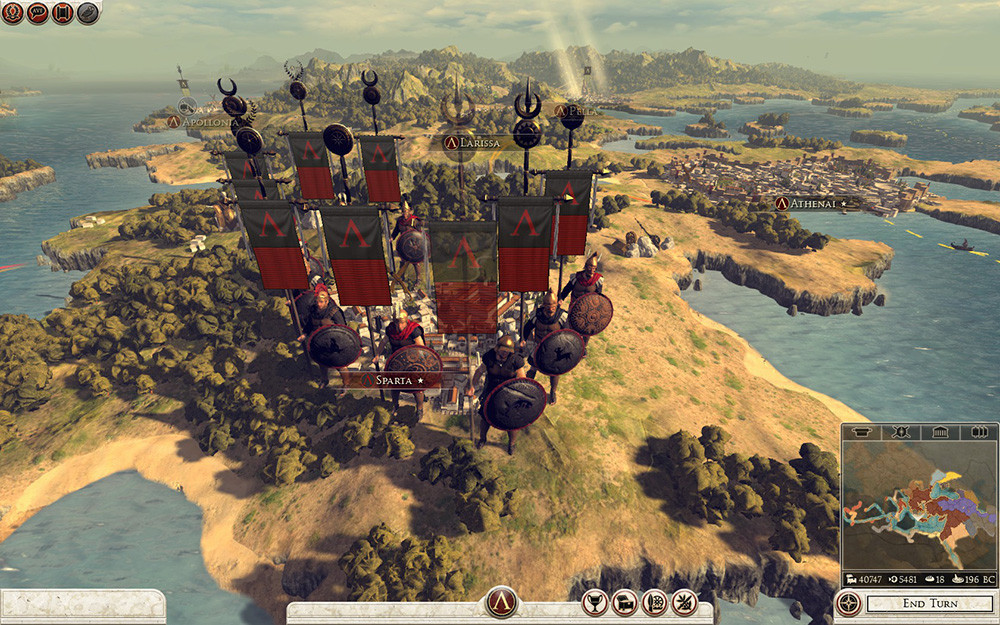Click the Larissa settlement label
The image size is (1000, 625).
(x=481, y=144)
